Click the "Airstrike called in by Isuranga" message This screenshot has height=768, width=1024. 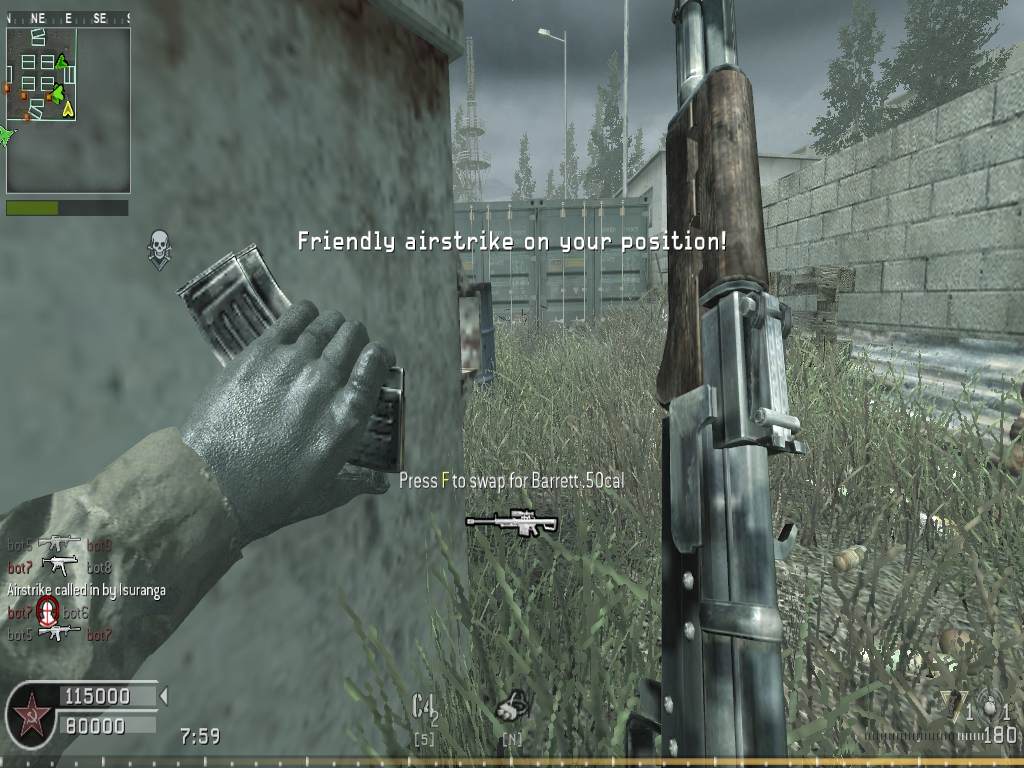[x=86, y=591]
